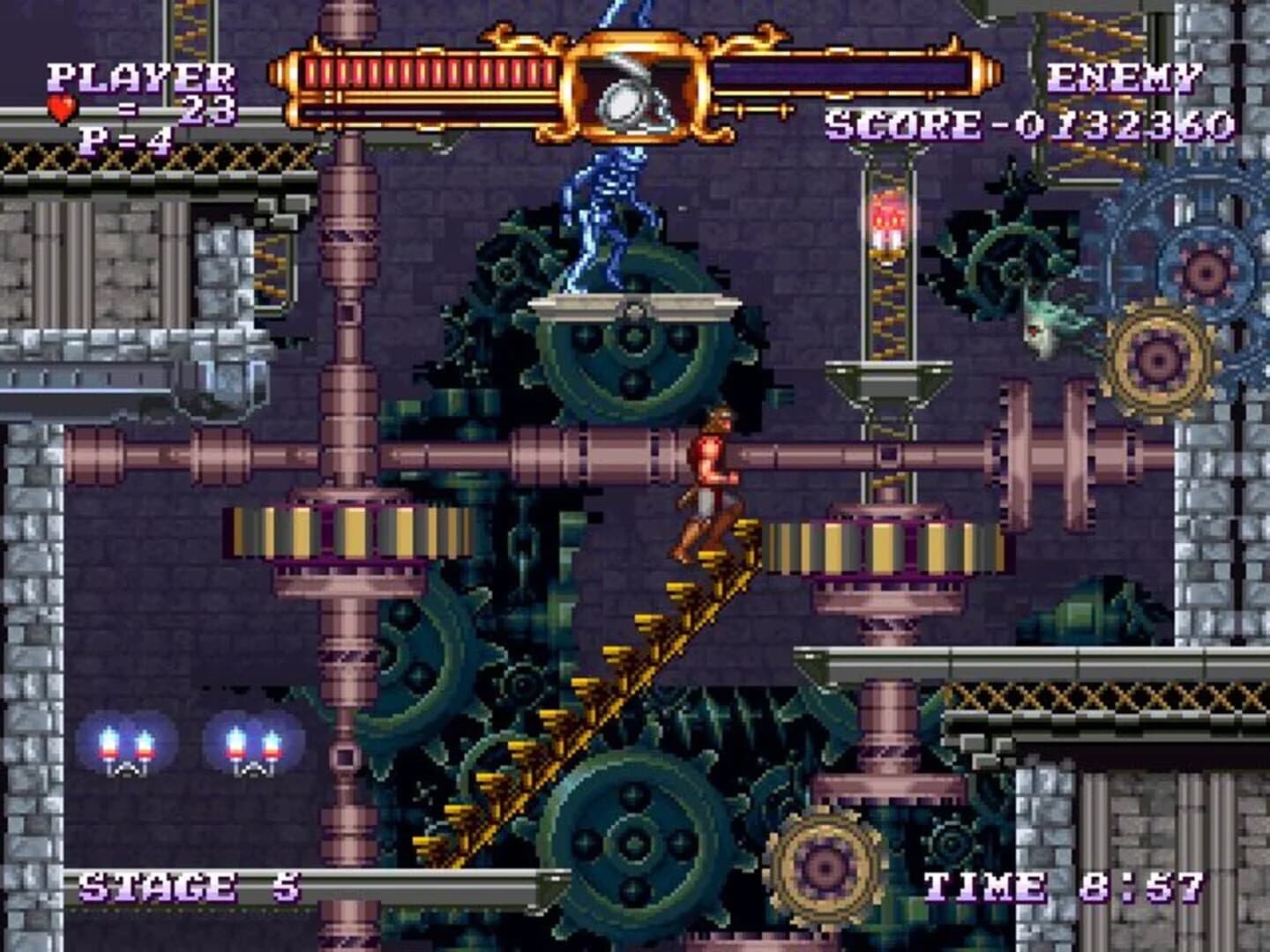Click the second candle pair on the lower ledge

251,749
